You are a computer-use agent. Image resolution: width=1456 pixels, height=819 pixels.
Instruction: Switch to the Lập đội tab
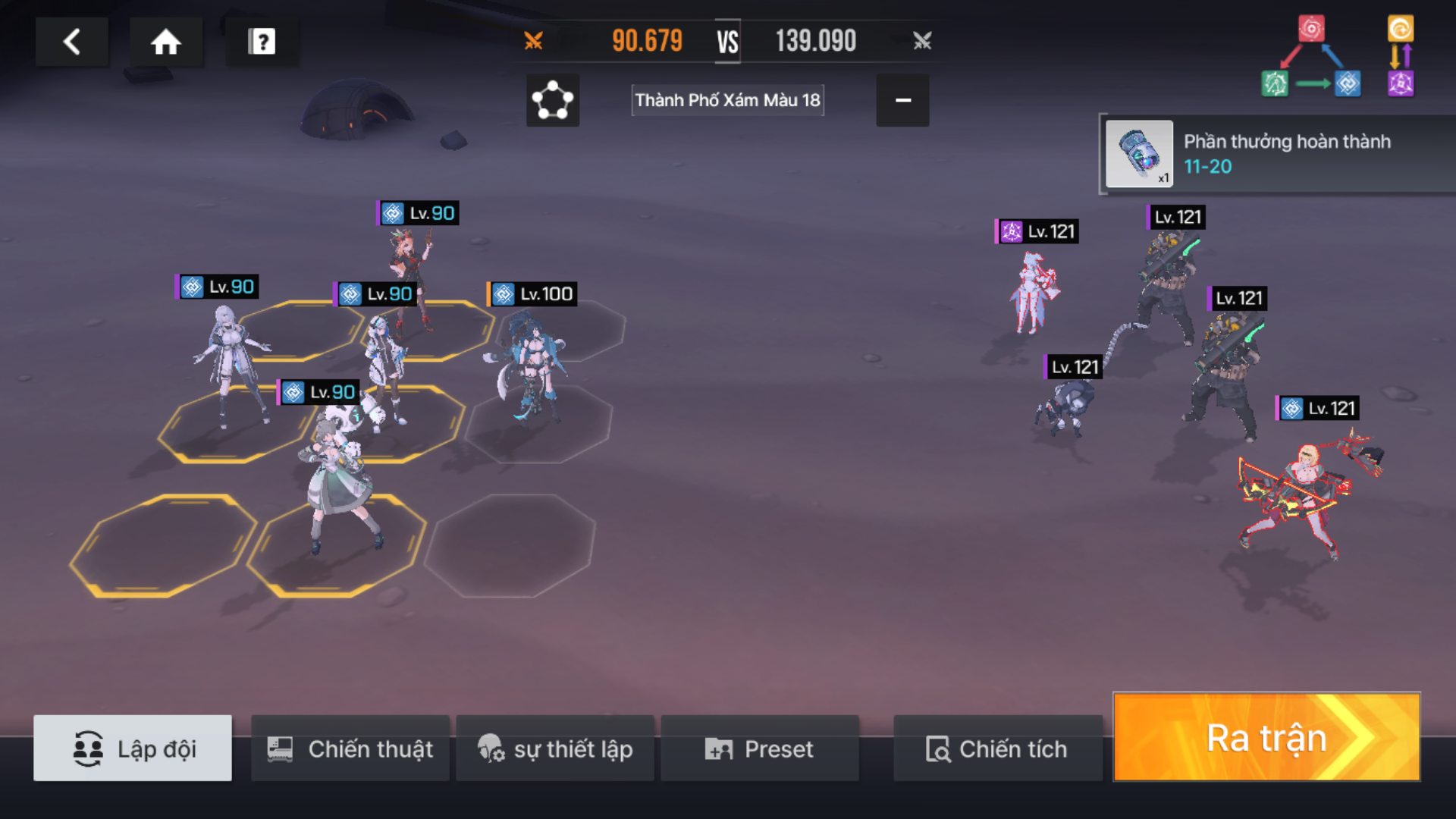coord(133,748)
